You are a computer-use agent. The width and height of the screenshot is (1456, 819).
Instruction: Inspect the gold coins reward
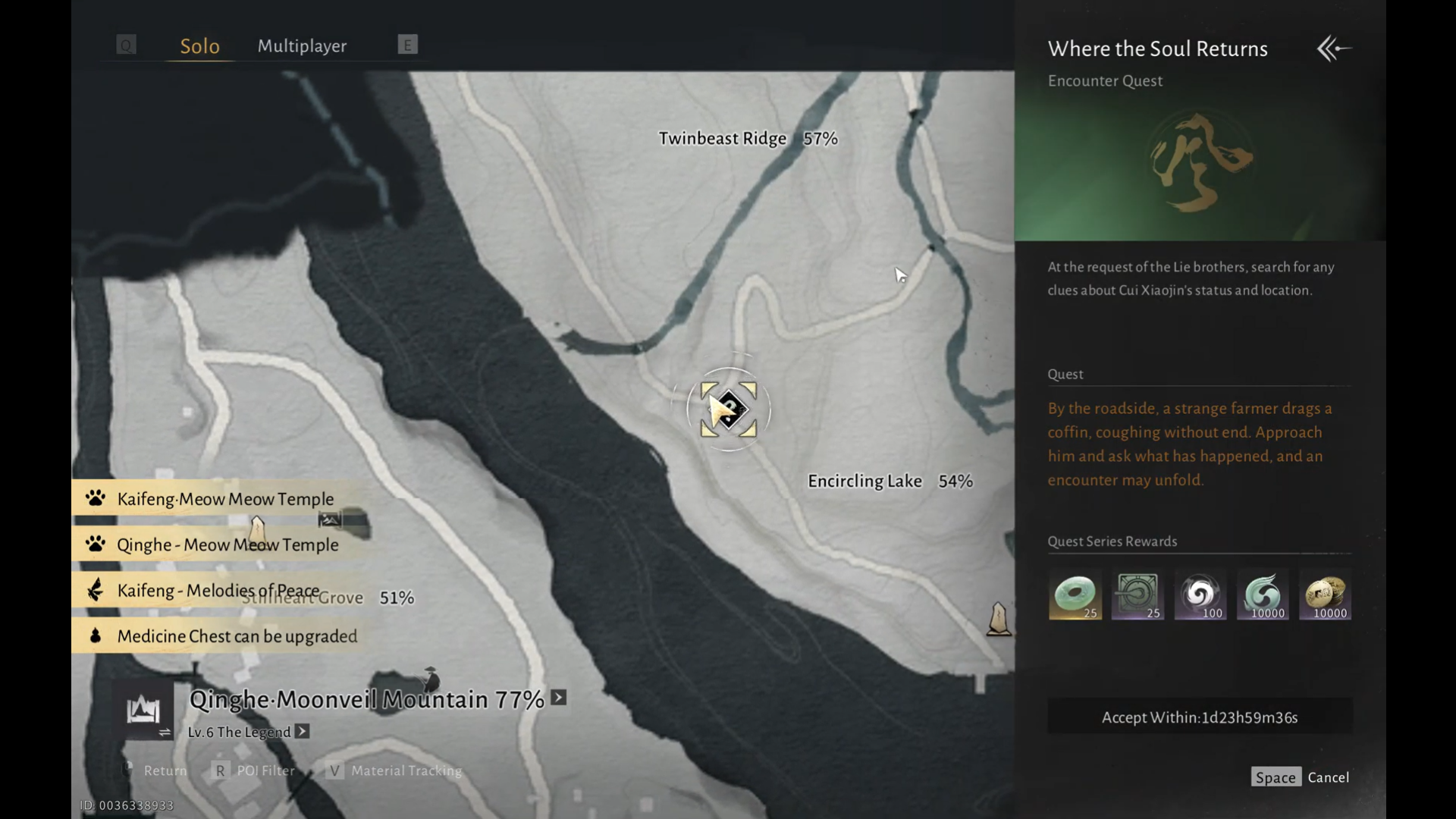point(1325,595)
